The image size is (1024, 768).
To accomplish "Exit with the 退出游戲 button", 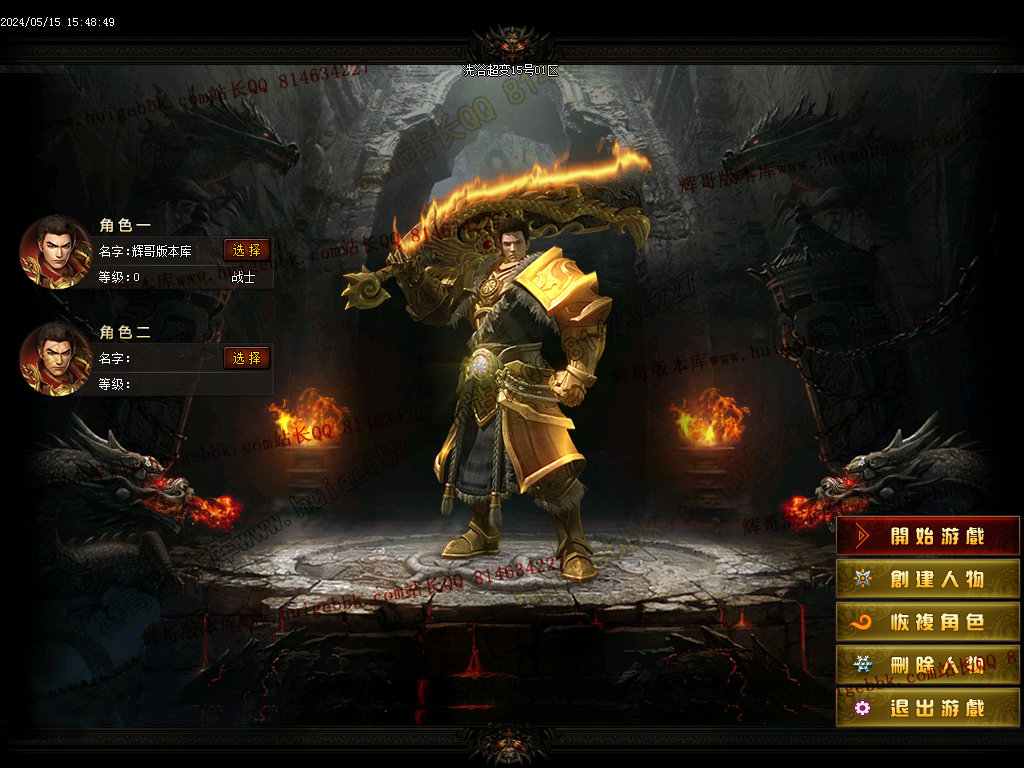I will [928, 707].
